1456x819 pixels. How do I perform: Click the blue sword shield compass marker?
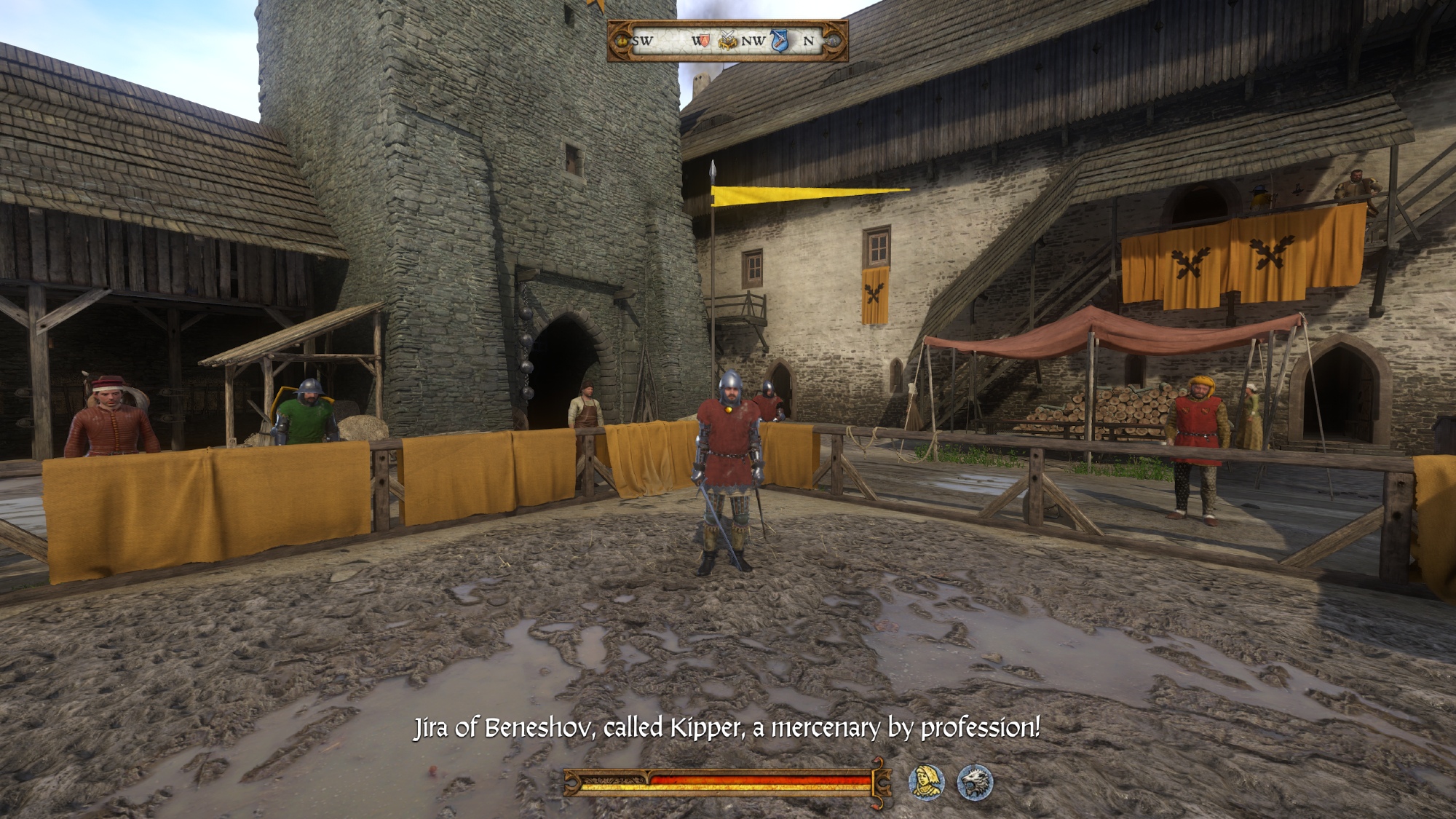(x=780, y=41)
